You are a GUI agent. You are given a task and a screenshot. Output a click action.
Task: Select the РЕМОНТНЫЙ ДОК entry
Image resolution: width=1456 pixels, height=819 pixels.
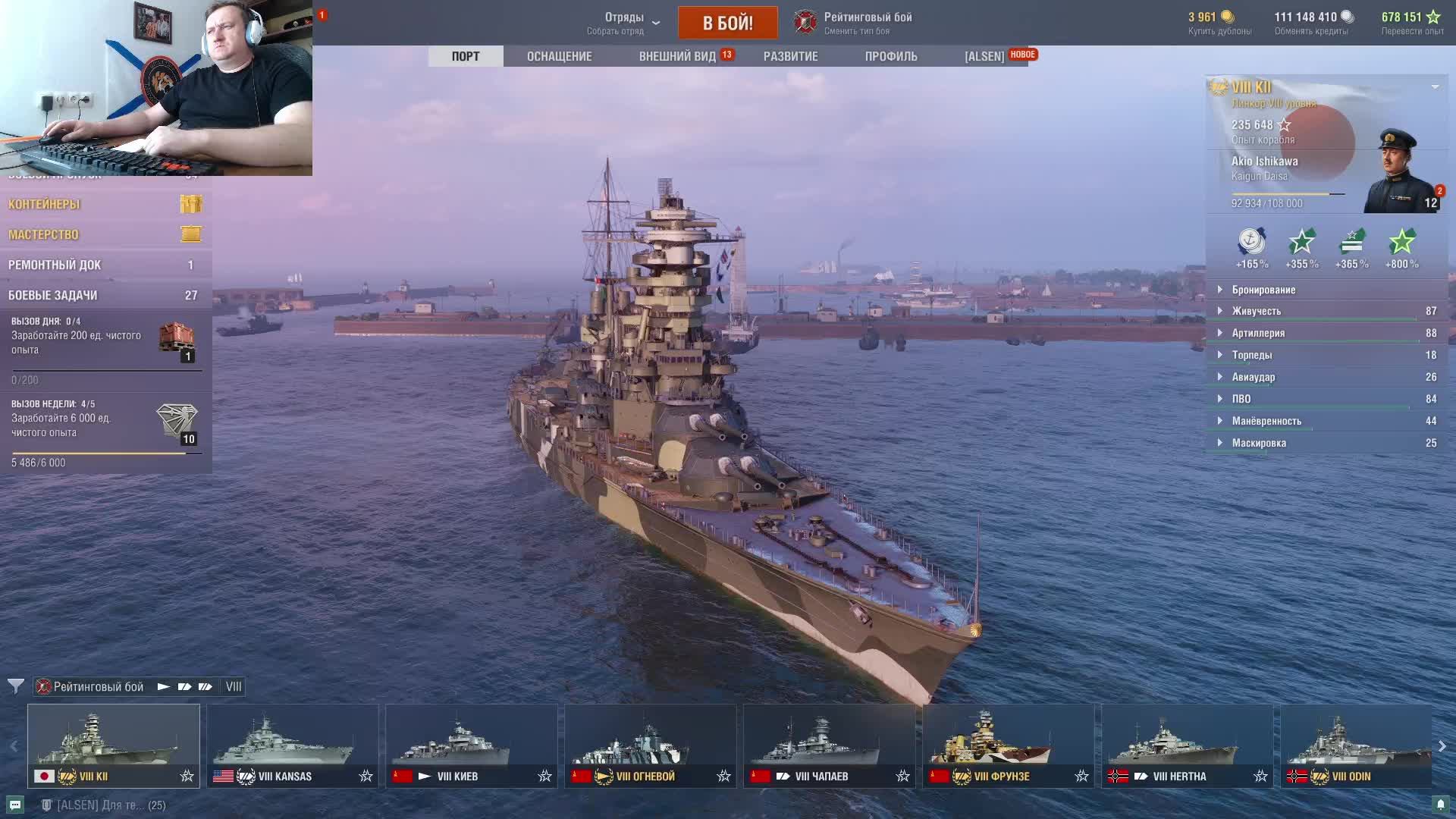[105, 265]
